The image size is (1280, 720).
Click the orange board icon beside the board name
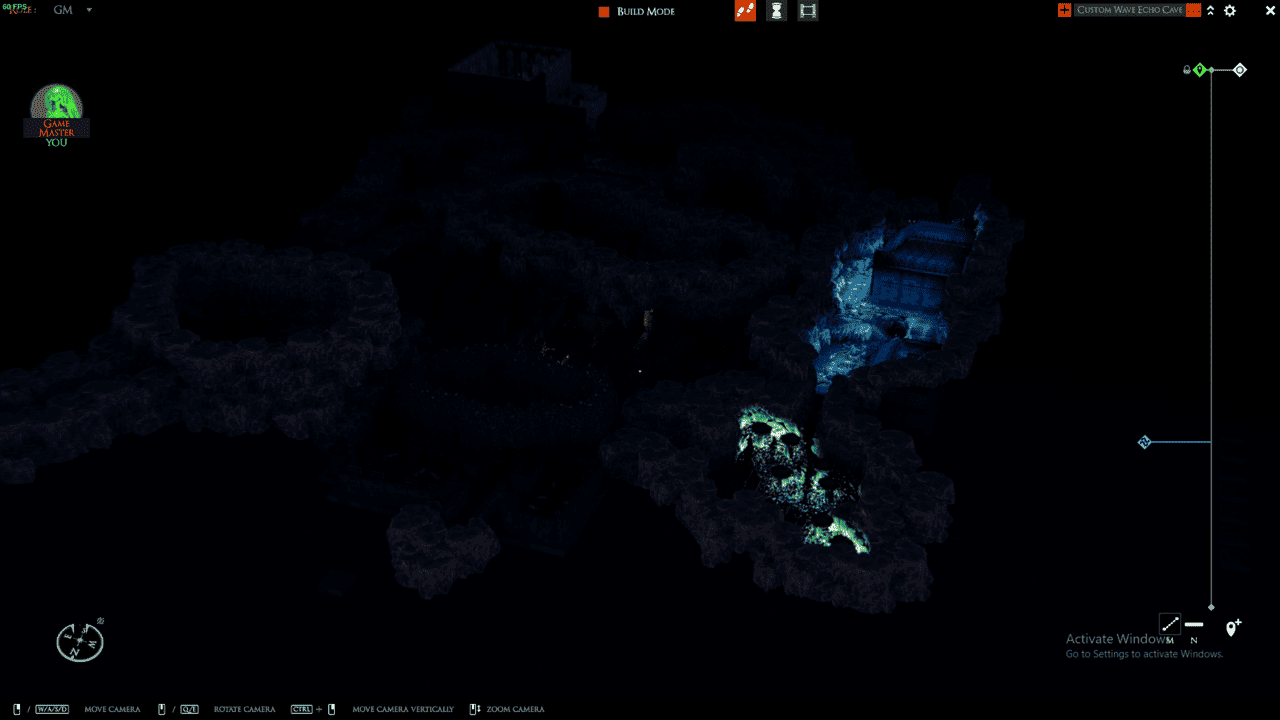point(1063,10)
